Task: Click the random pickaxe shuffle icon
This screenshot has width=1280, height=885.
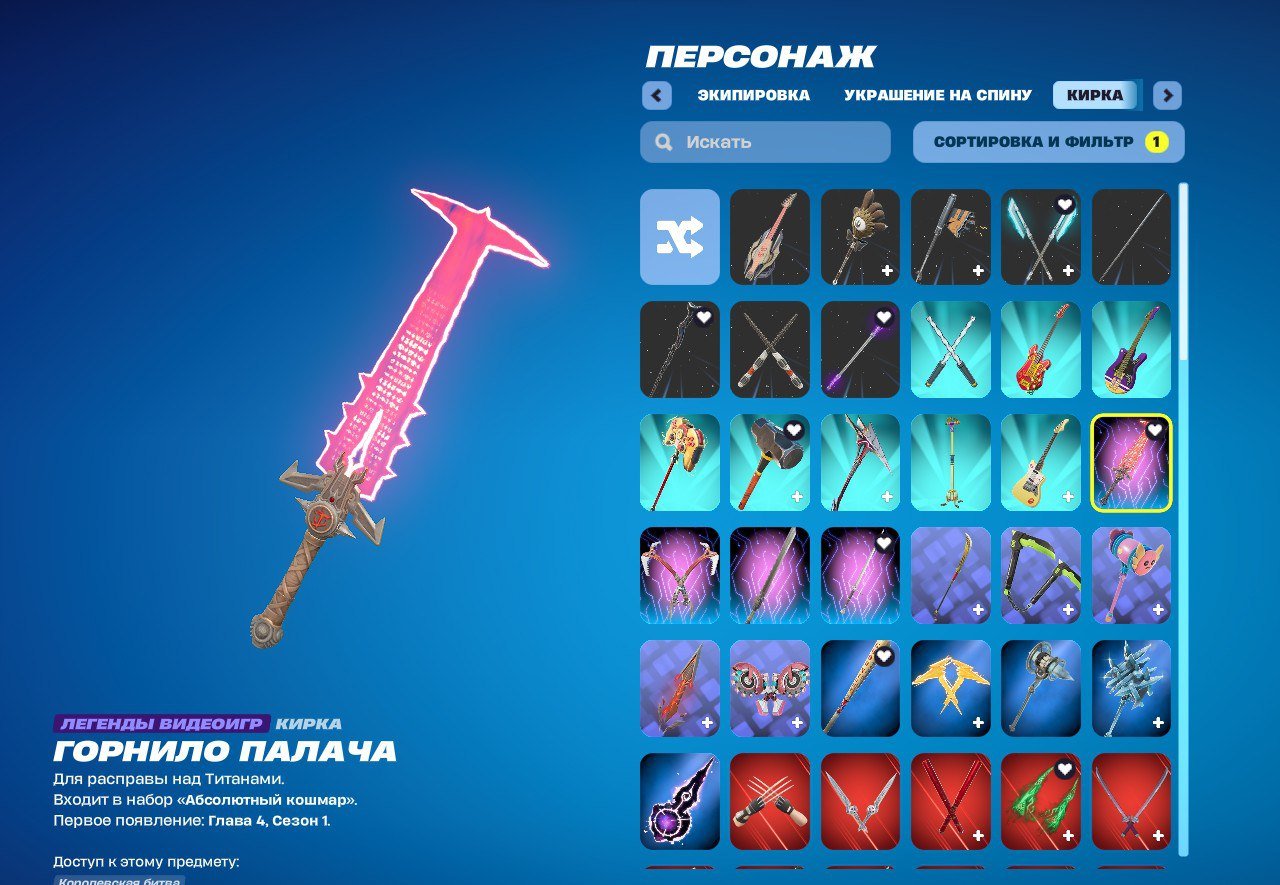Action: (x=679, y=238)
